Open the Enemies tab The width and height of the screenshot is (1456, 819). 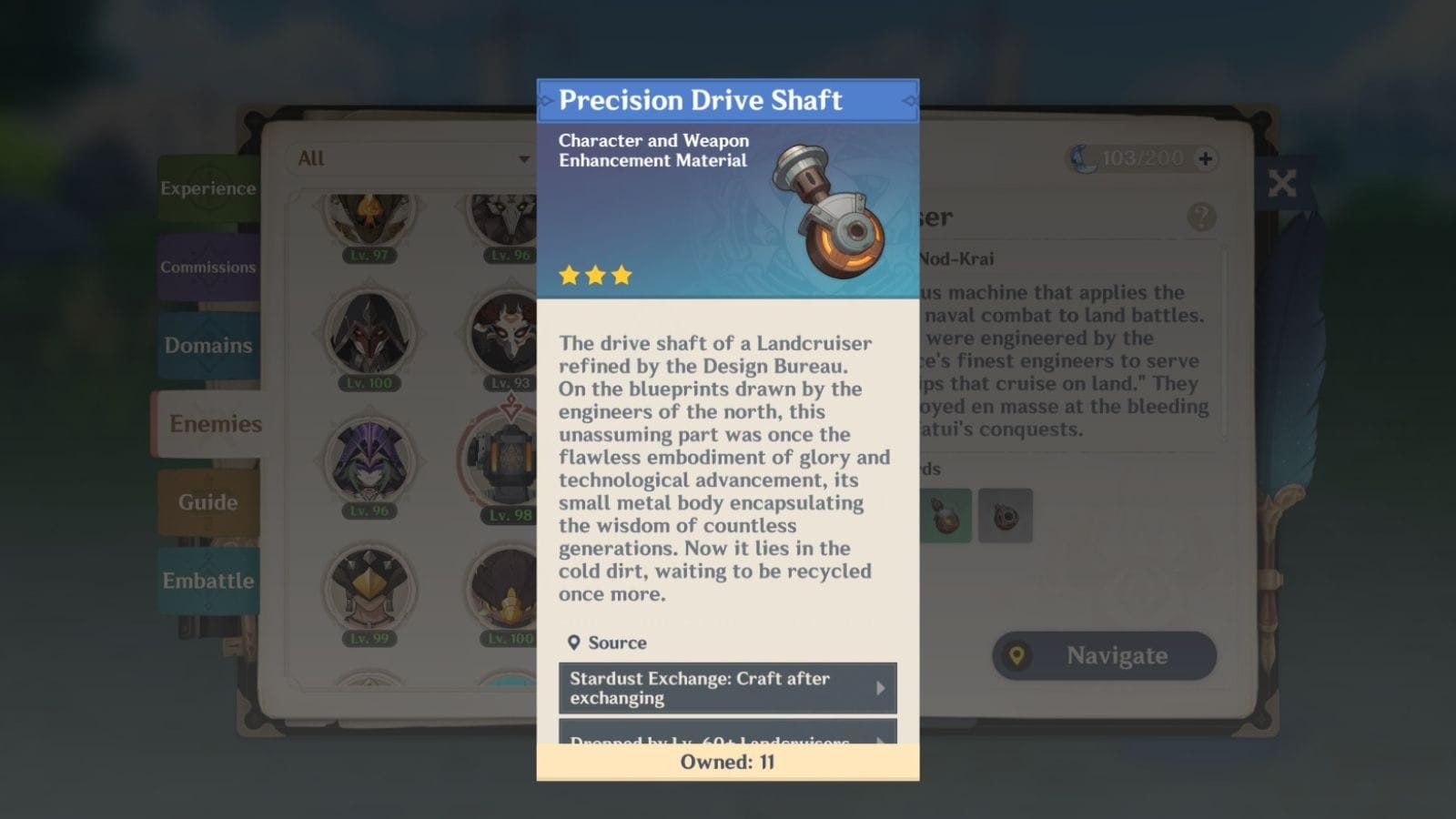click(x=211, y=424)
